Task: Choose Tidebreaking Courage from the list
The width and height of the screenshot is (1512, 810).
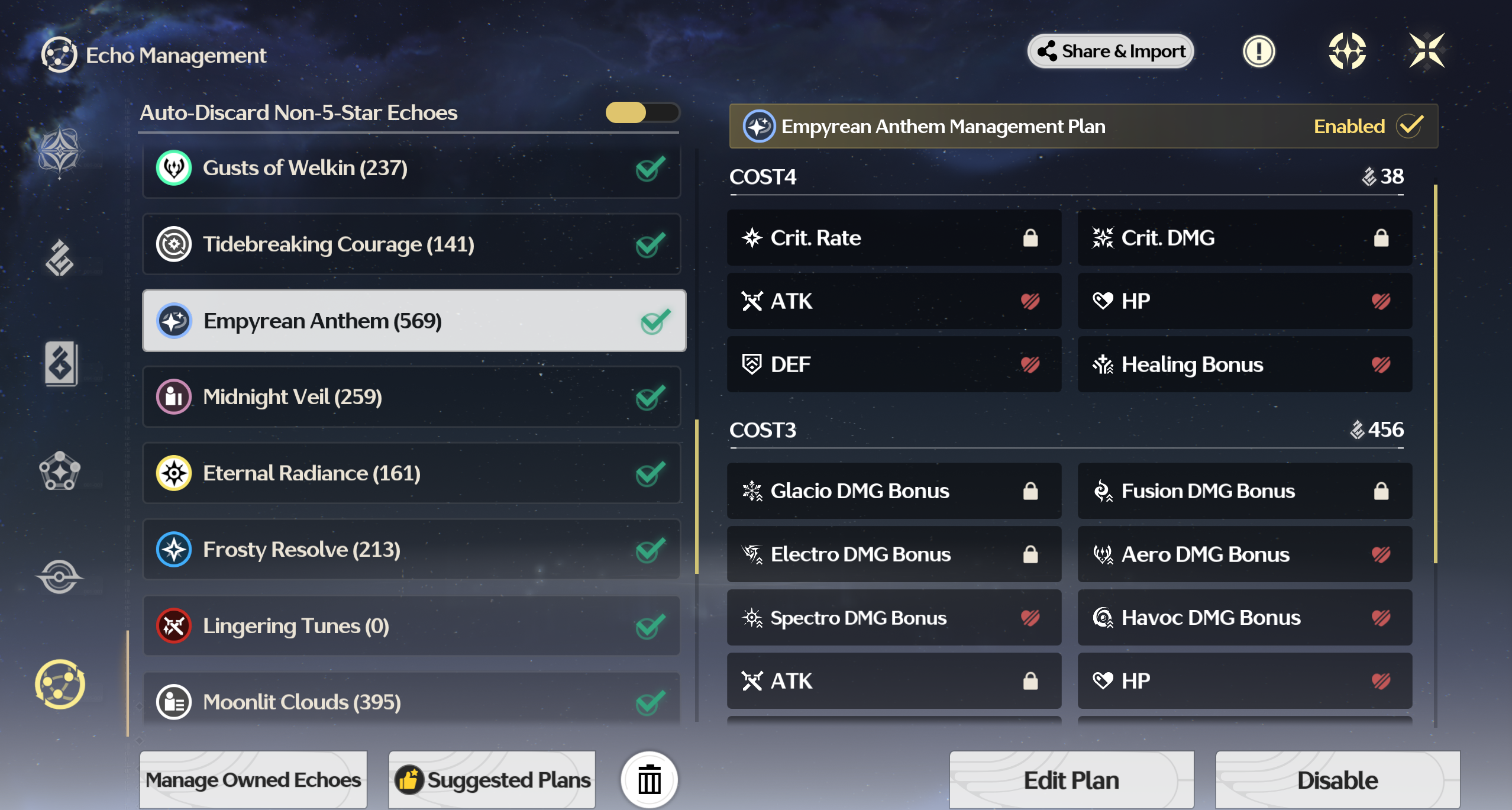Action: coord(411,244)
